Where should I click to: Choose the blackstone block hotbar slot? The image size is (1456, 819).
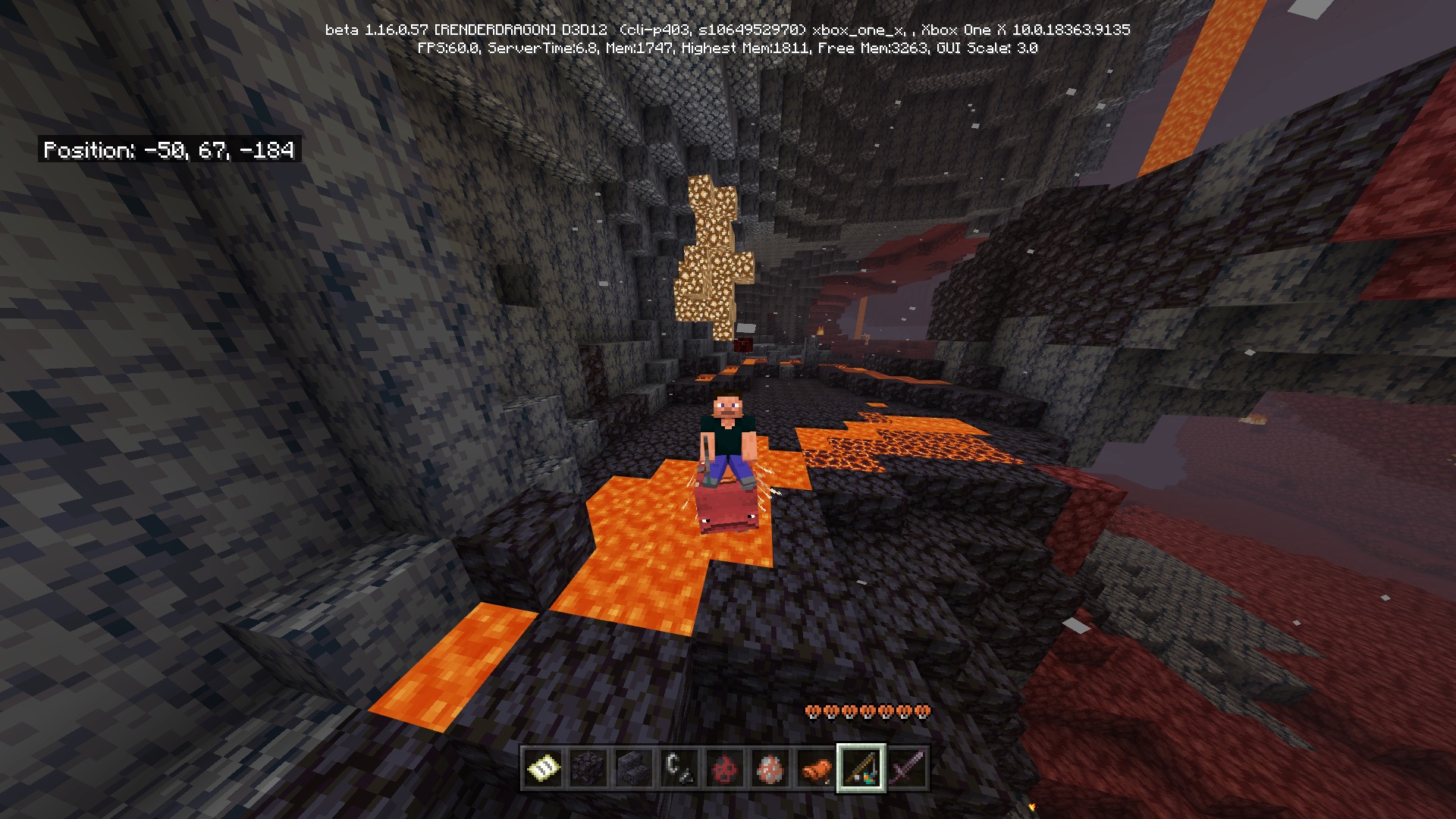click(x=588, y=768)
